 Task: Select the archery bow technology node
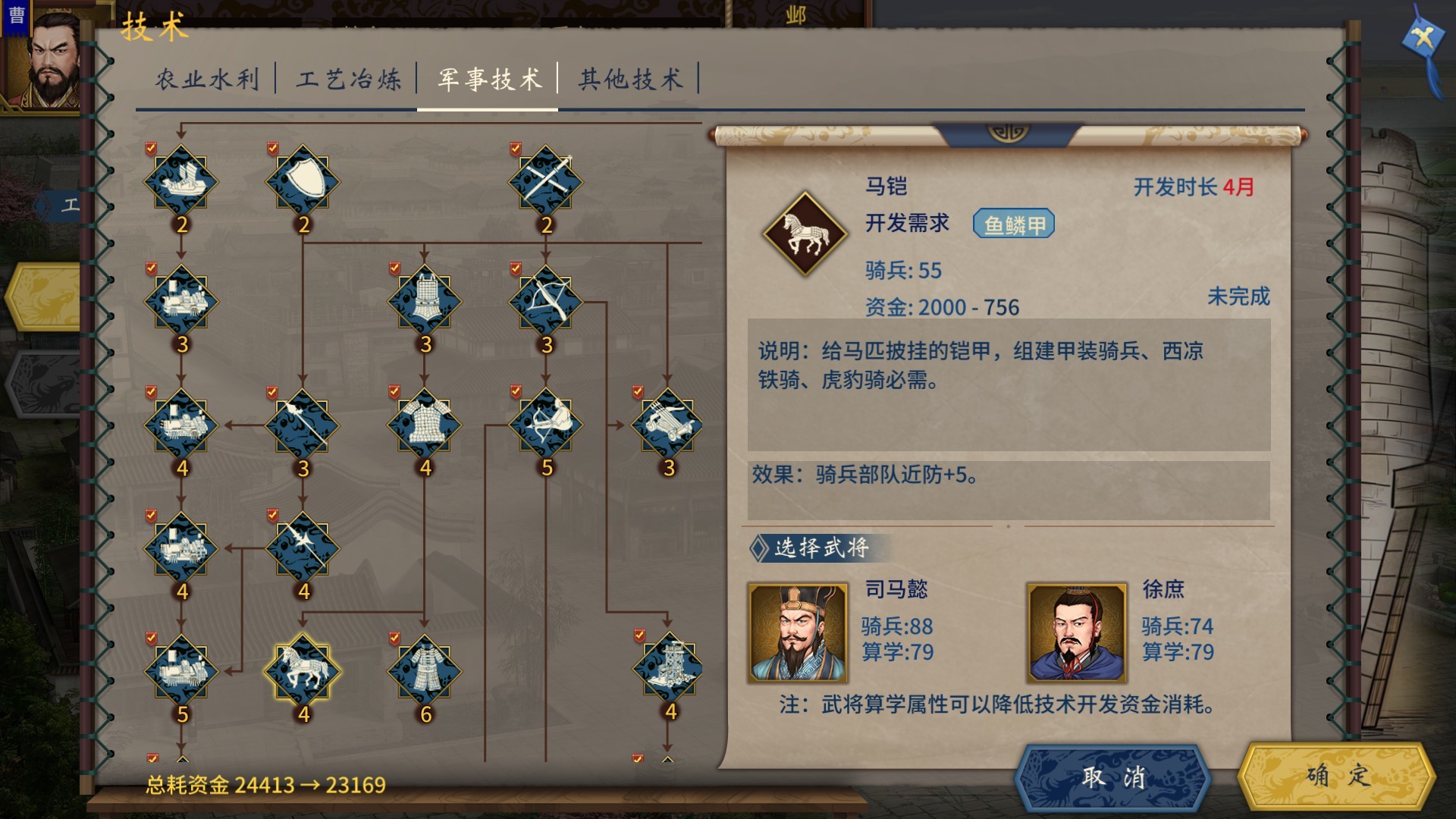click(x=544, y=301)
